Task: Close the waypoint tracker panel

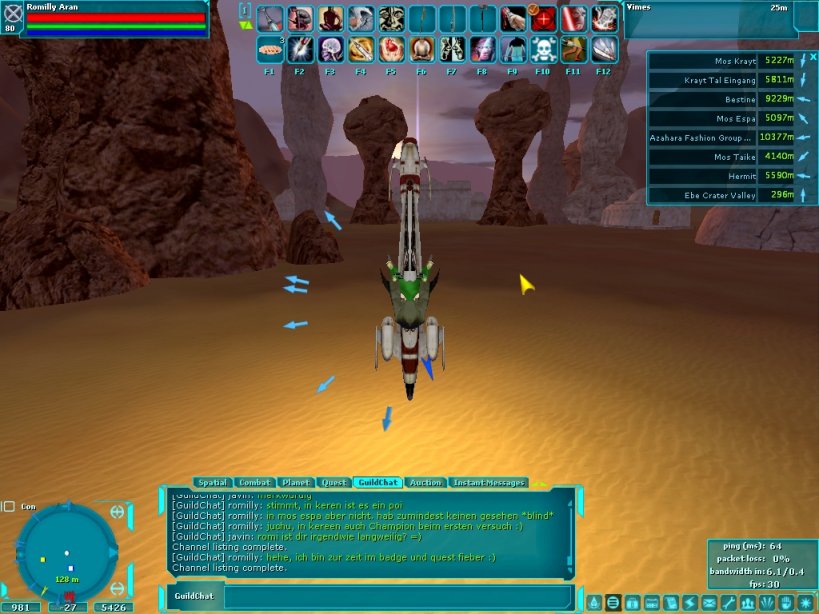Action: tap(813, 57)
